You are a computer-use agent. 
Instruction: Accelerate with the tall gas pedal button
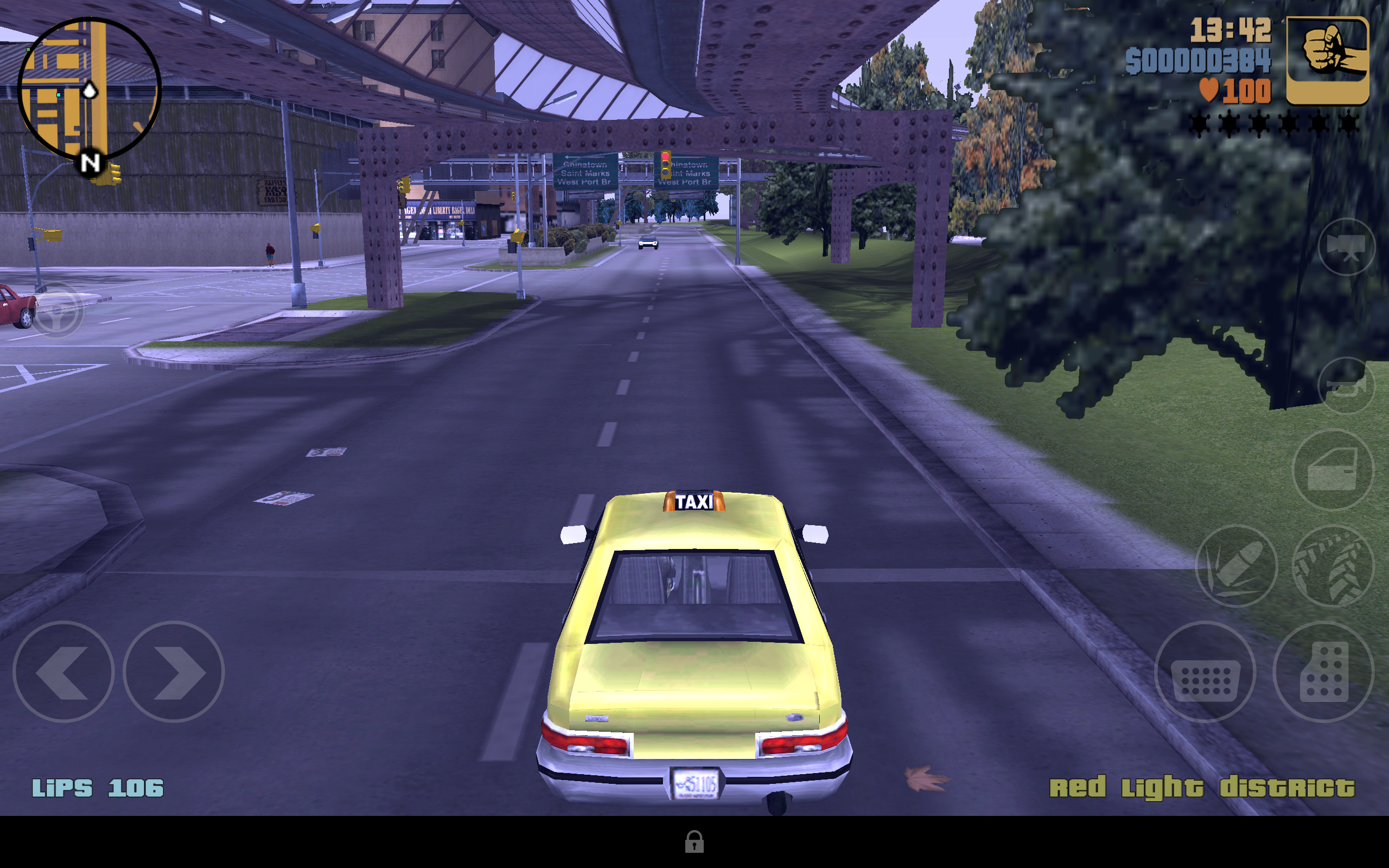[1323, 671]
